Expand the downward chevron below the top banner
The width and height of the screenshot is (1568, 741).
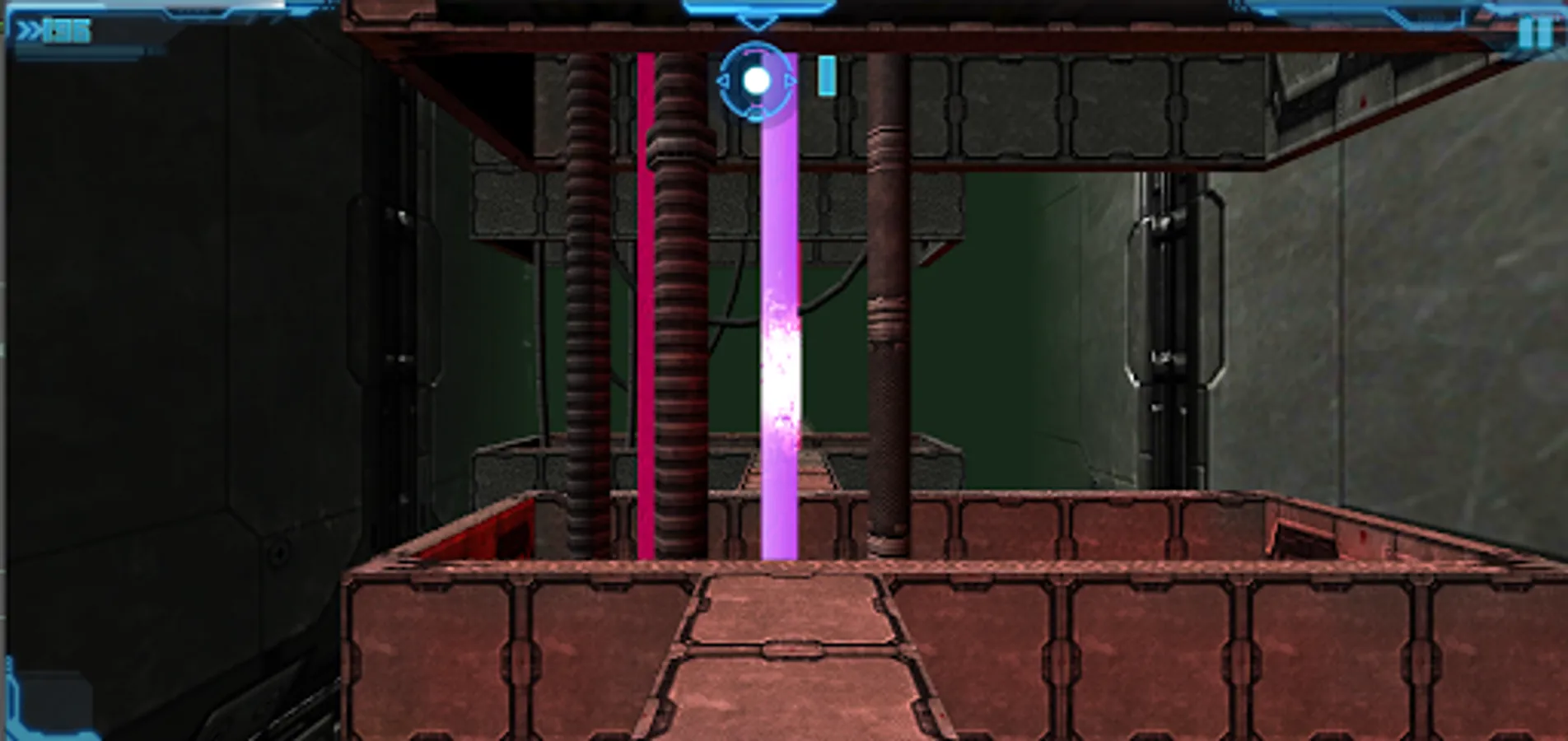point(756,22)
